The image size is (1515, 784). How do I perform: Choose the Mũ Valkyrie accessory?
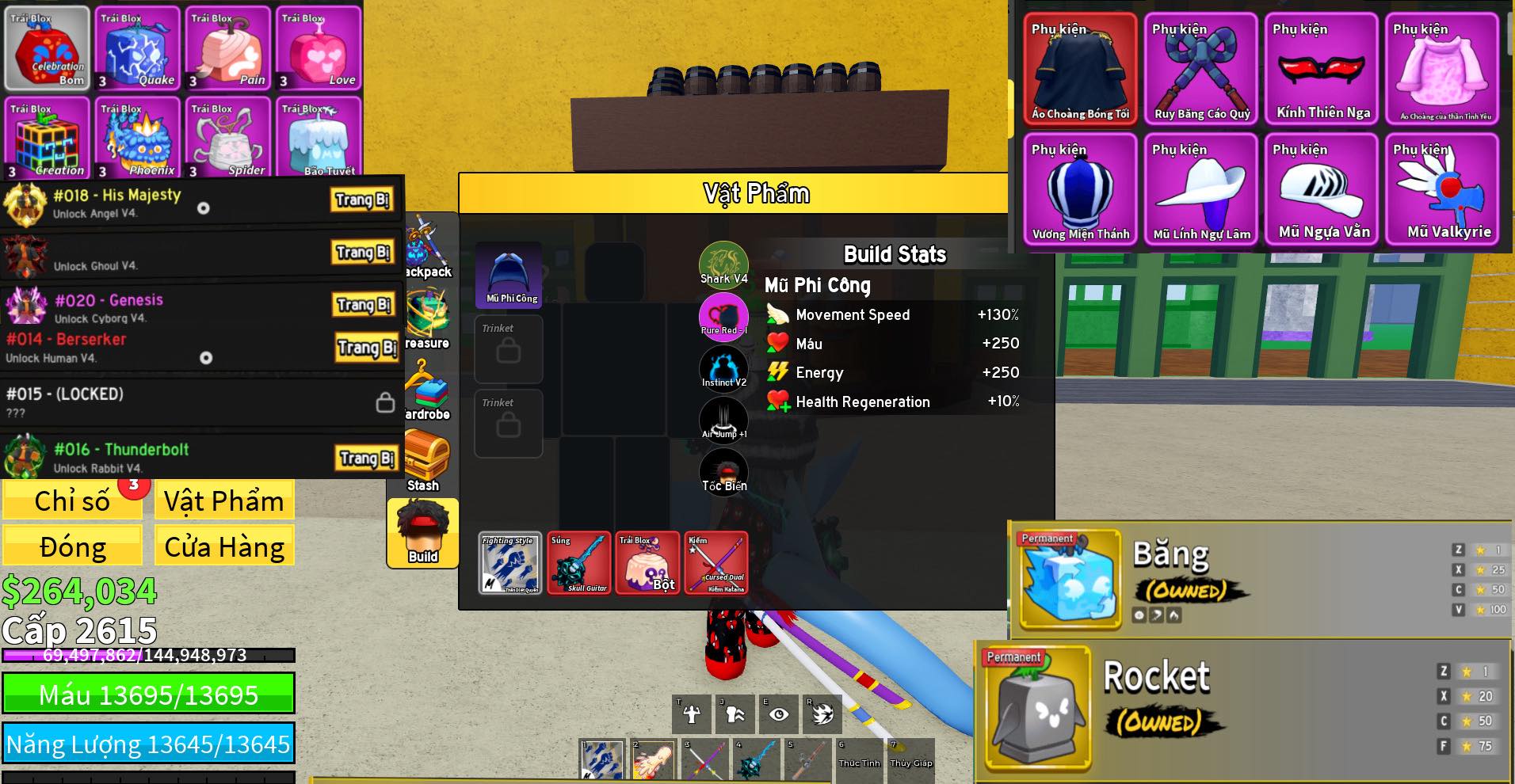click(1442, 190)
